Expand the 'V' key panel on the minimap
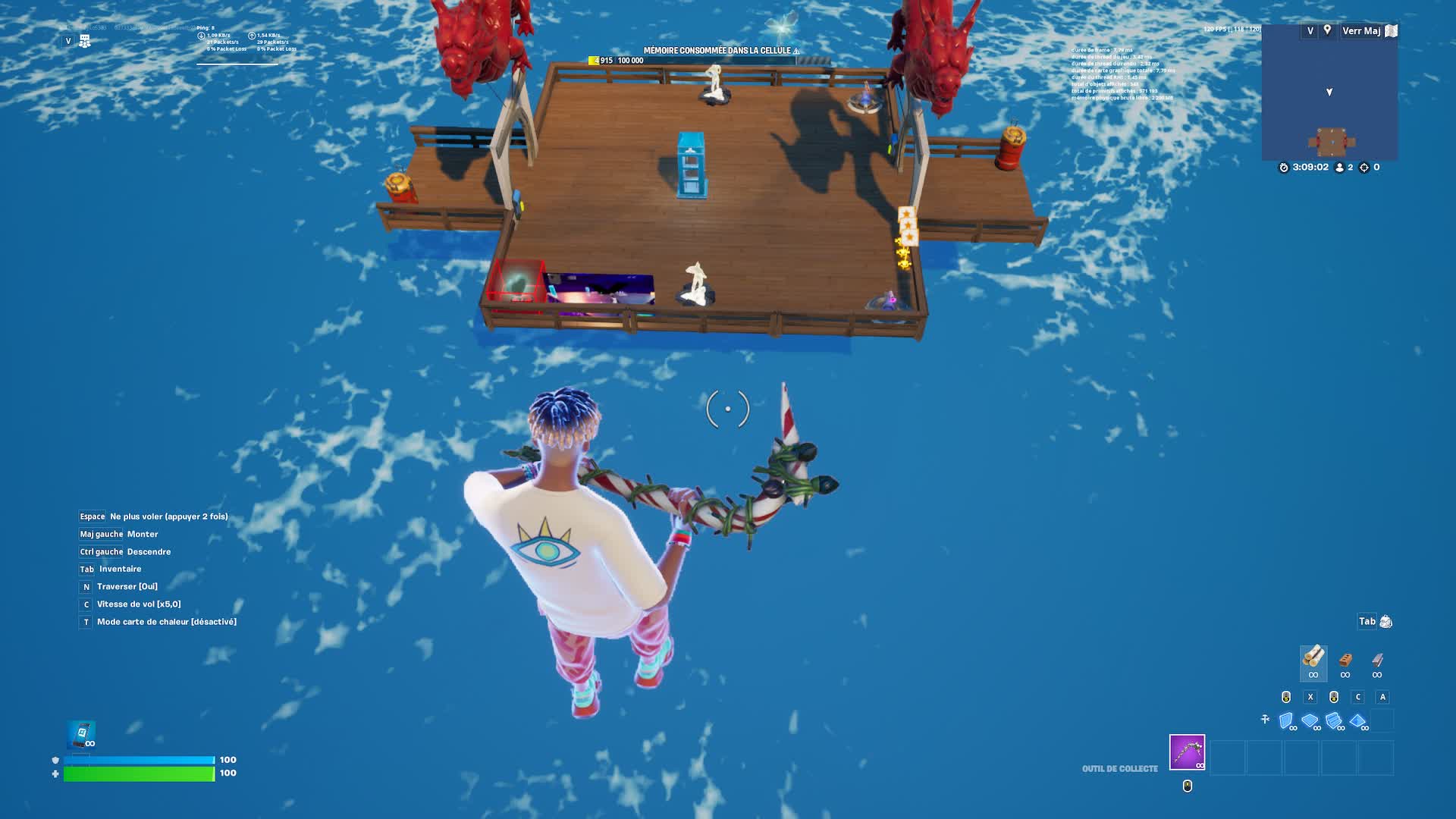The image size is (1456, 819). point(1310,30)
